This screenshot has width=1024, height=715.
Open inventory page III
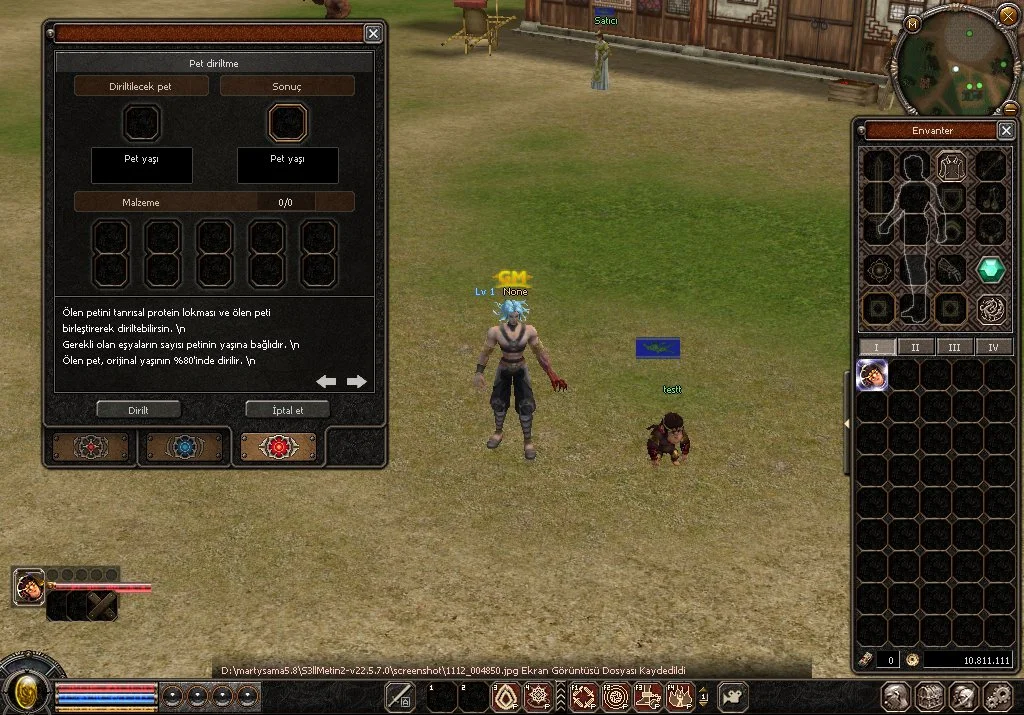(954, 347)
